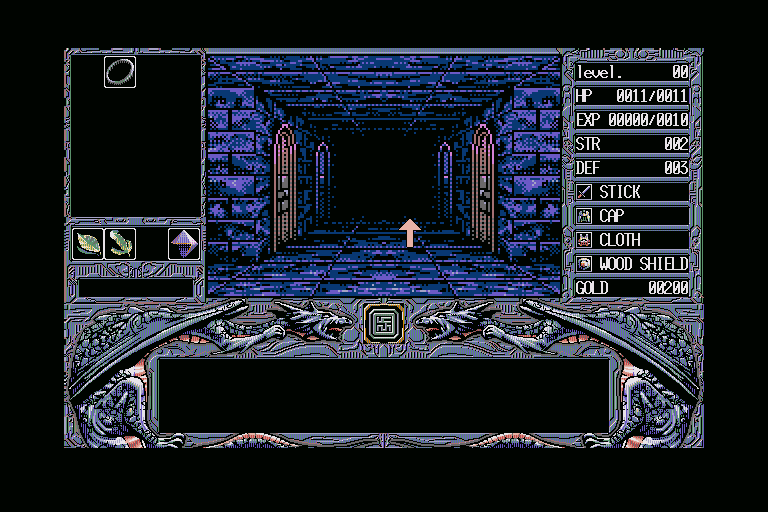Click the purple diamond crystal icon
This screenshot has height=512, width=768.
[x=183, y=243]
